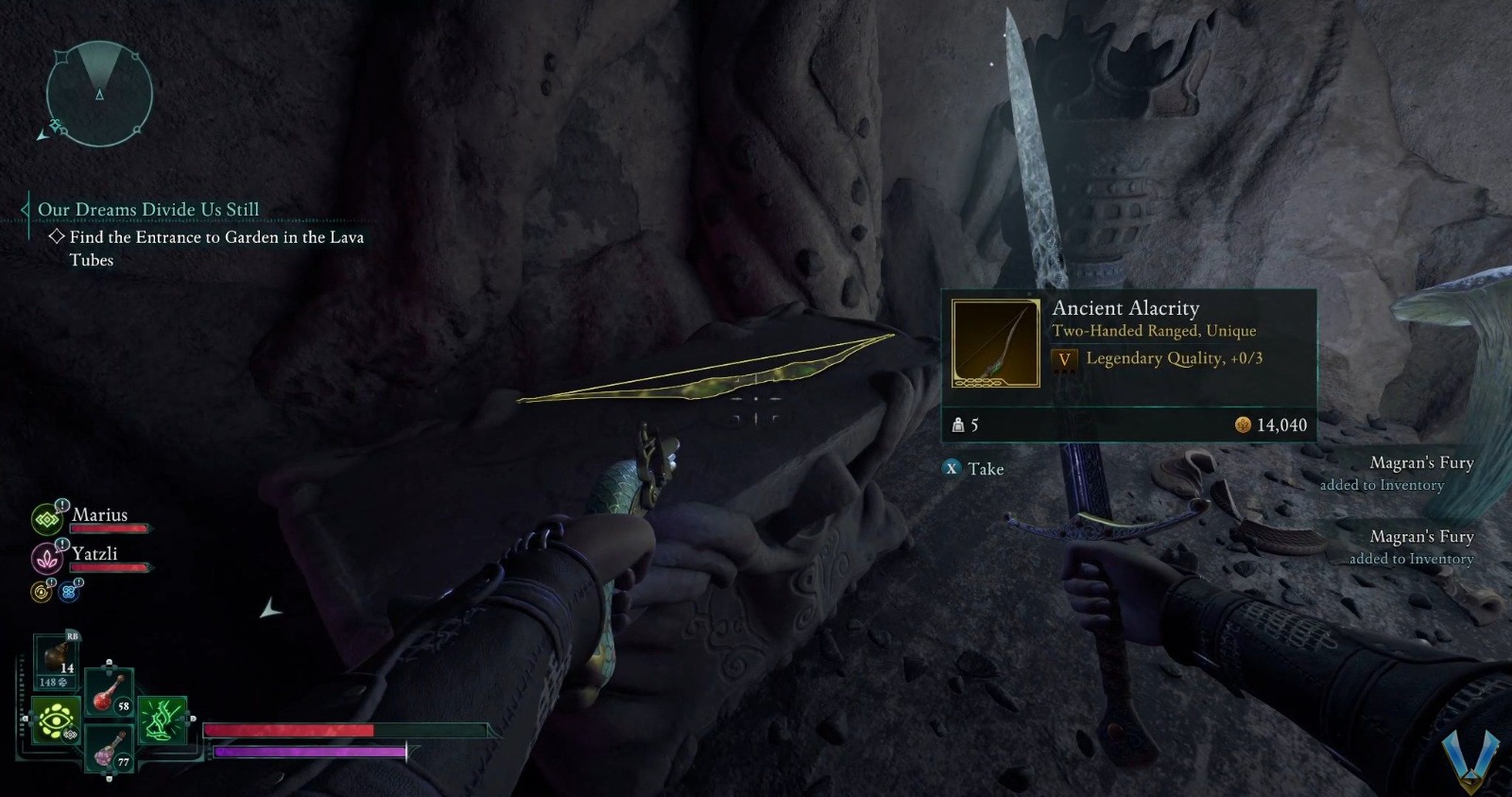
Task: Open the circular minimap compass
Action: tap(99, 93)
